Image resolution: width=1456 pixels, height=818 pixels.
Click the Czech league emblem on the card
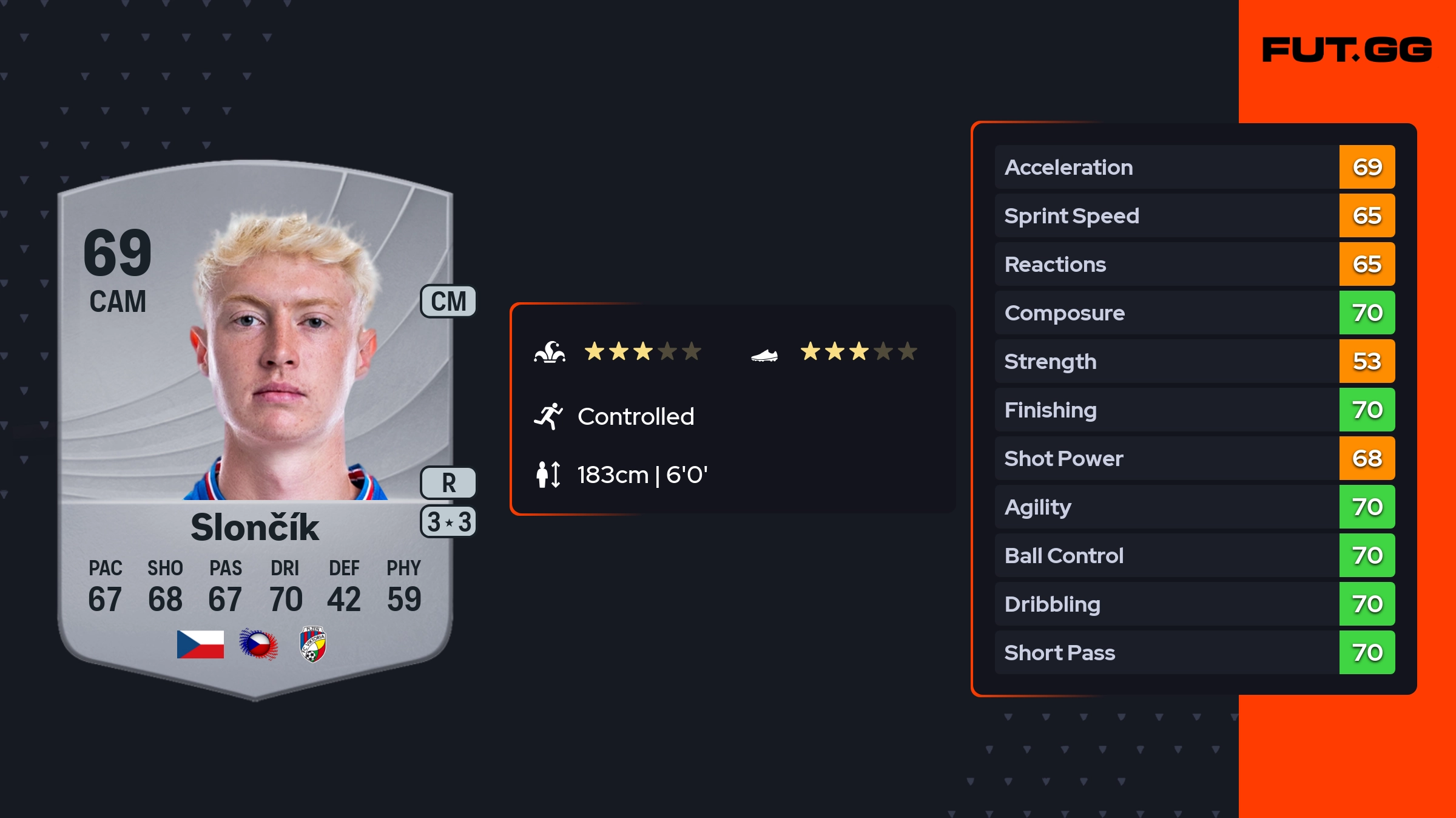258,644
